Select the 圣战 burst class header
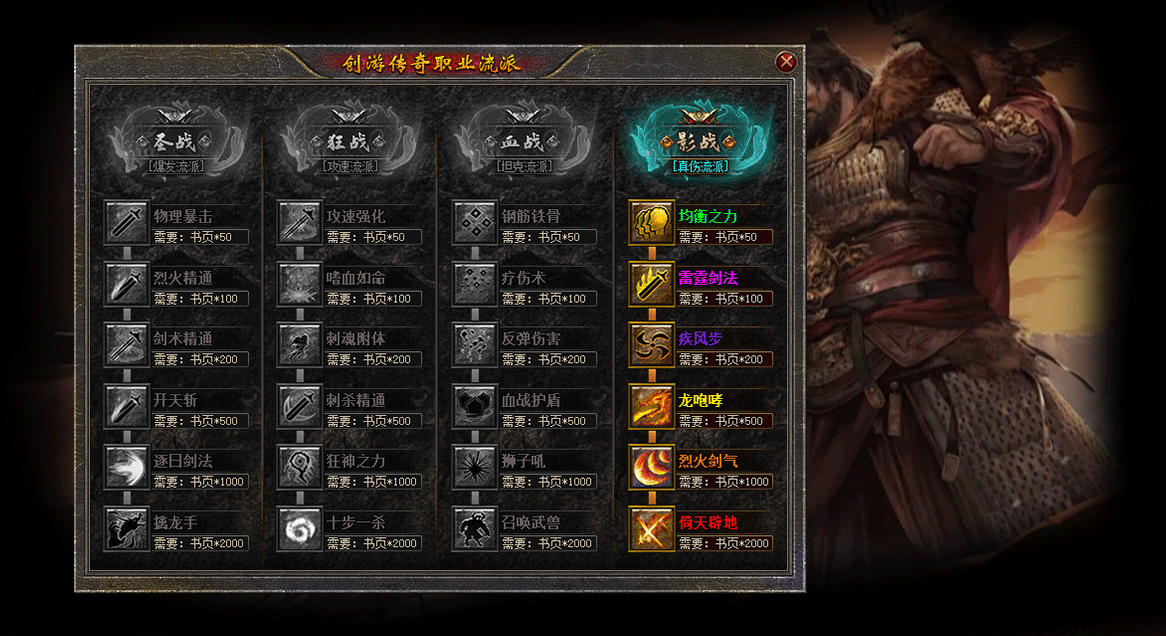This screenshot has width=1166, height=636. coord(176,141)
